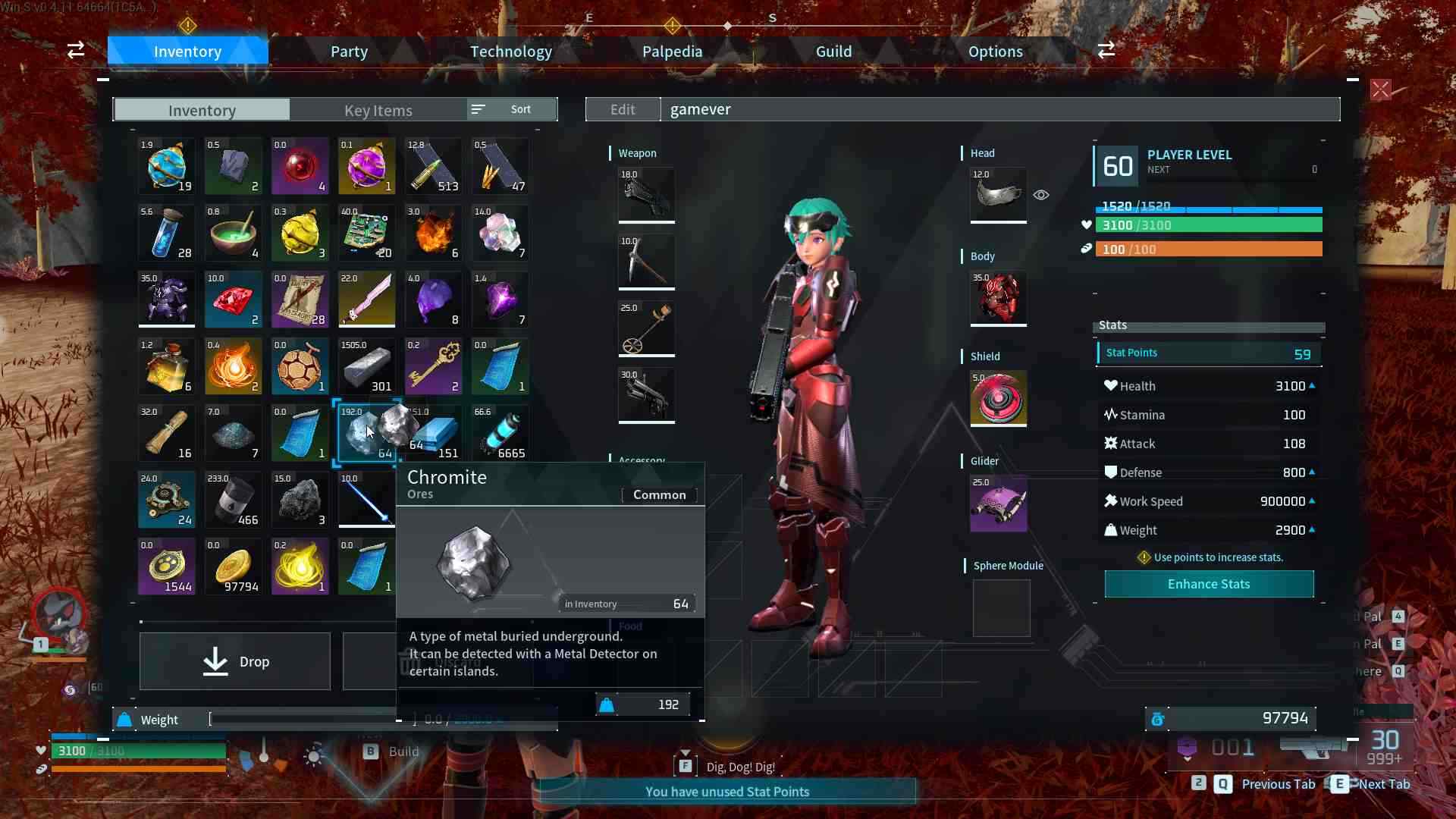The image size is (1456, 819).
Task: Open the Sort options
Action: (x=511, y=108)
